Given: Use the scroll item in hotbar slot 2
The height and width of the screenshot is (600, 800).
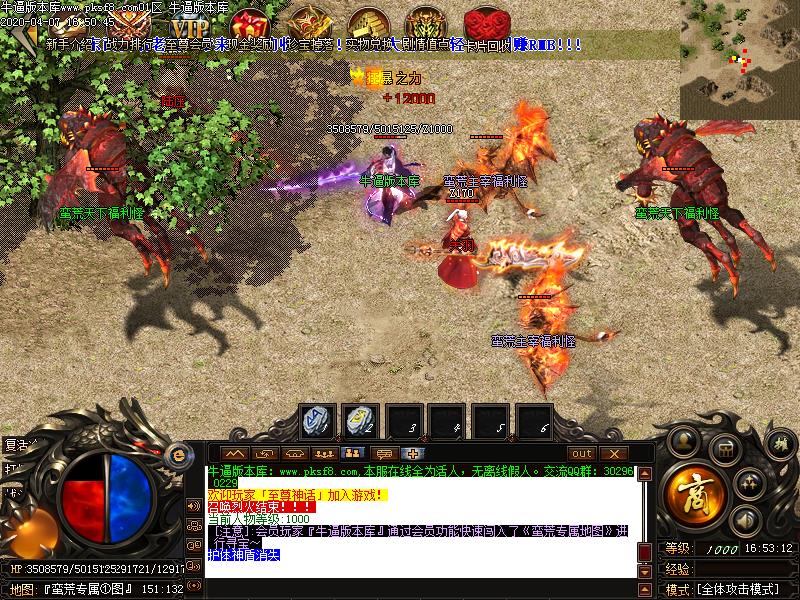Looking at the screenshot, I should pyautogui.click(x=361, y=422).
